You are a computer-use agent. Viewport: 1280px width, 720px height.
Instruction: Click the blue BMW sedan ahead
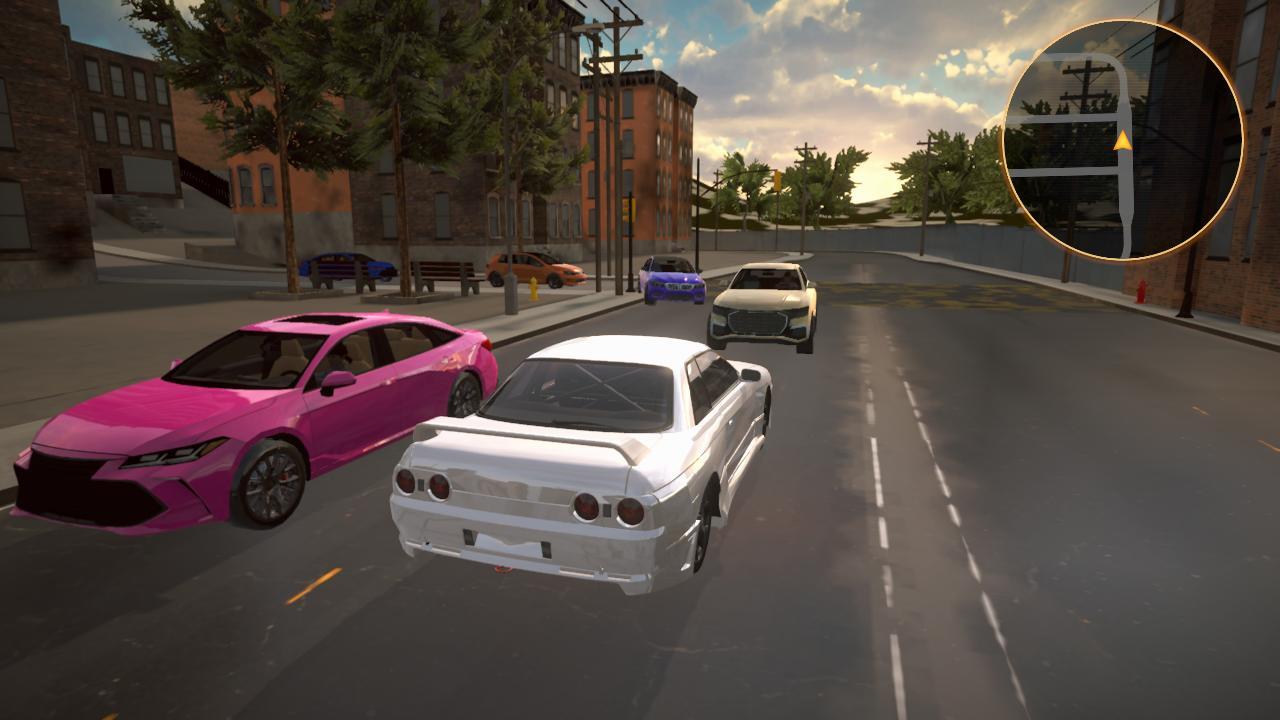pyautogui.click(x=672, y=280)
